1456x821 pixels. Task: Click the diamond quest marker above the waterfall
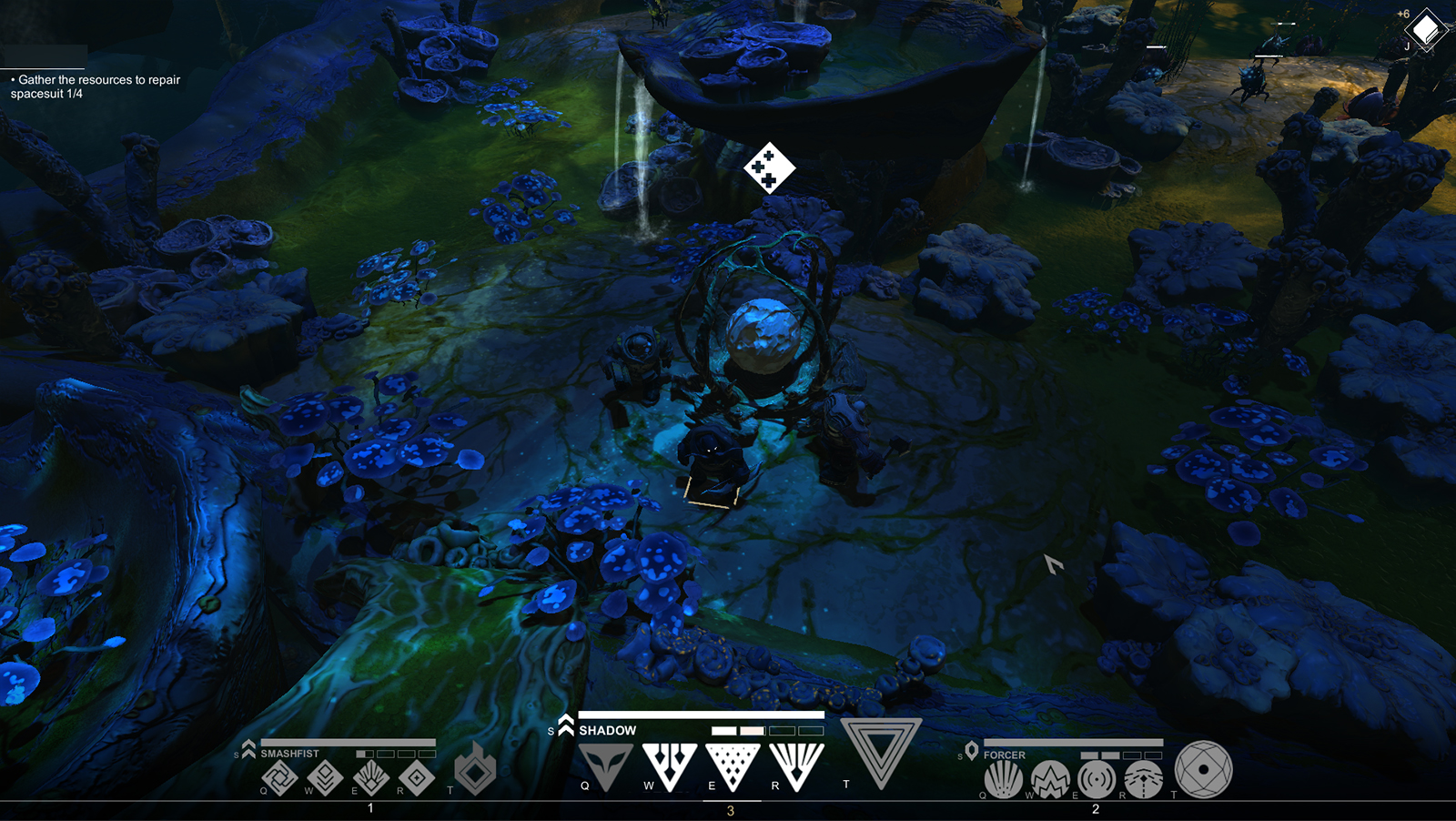[769, 169]
